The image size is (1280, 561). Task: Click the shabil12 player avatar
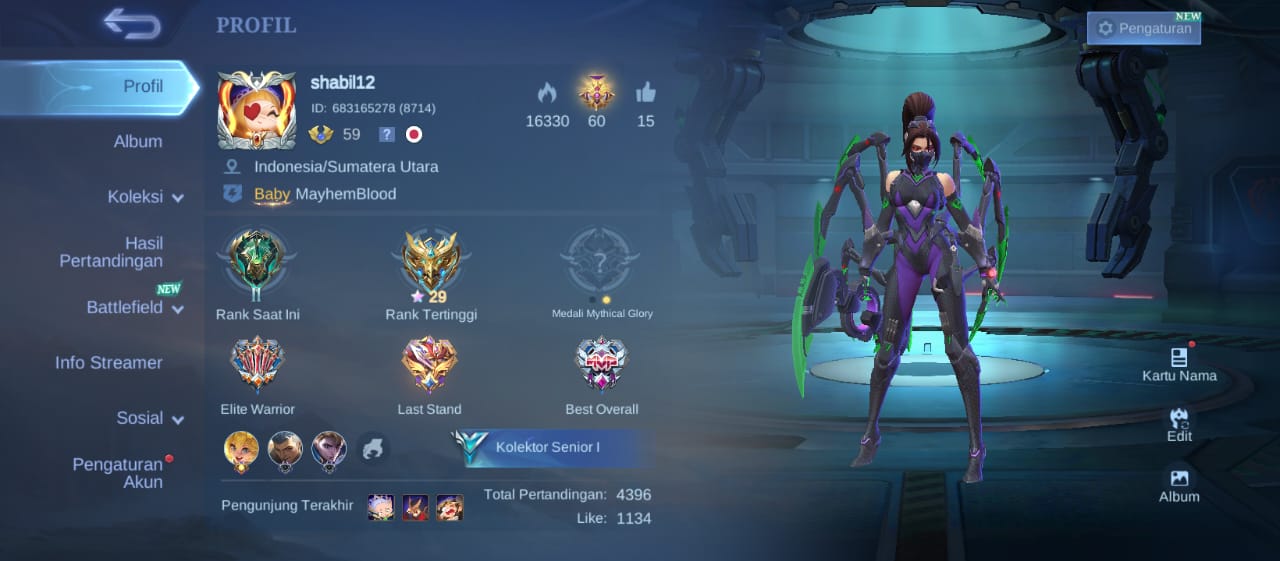click(x=257, y=110)
